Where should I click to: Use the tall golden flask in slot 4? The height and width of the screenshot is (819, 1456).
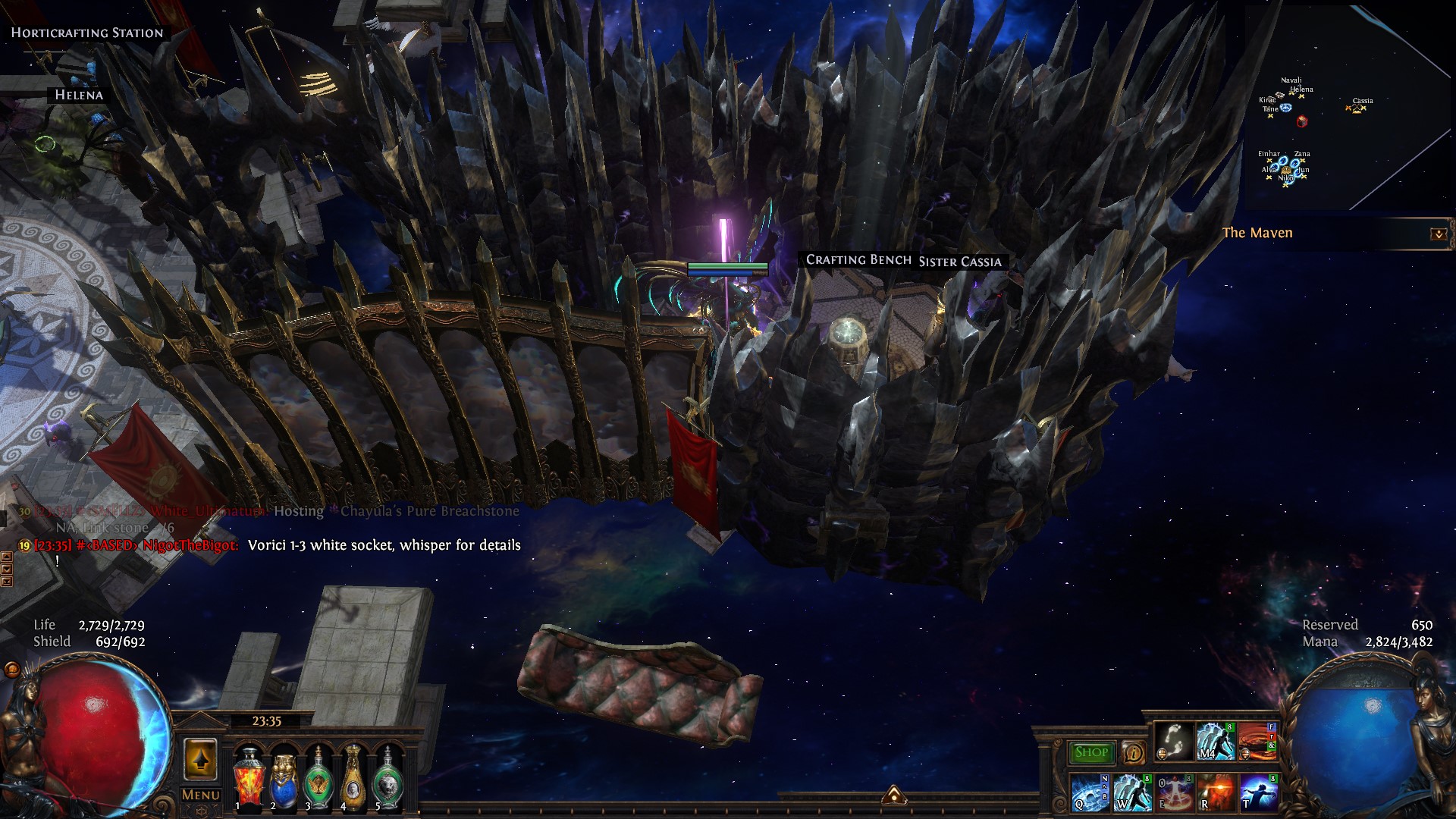353,777
